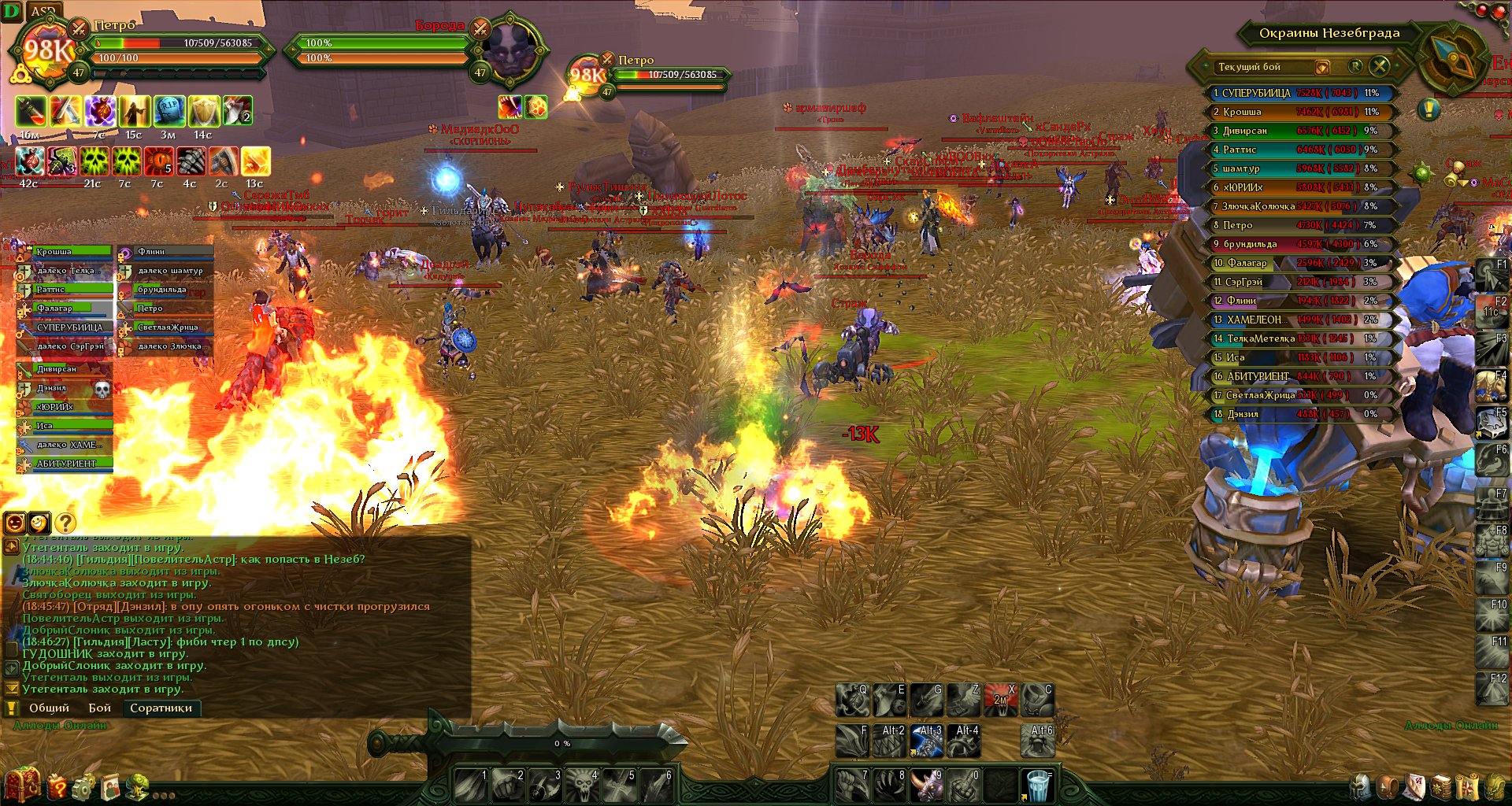
Task: Select АБИТУРИЕНТ raid frame
Action: (x=71, y=464)
